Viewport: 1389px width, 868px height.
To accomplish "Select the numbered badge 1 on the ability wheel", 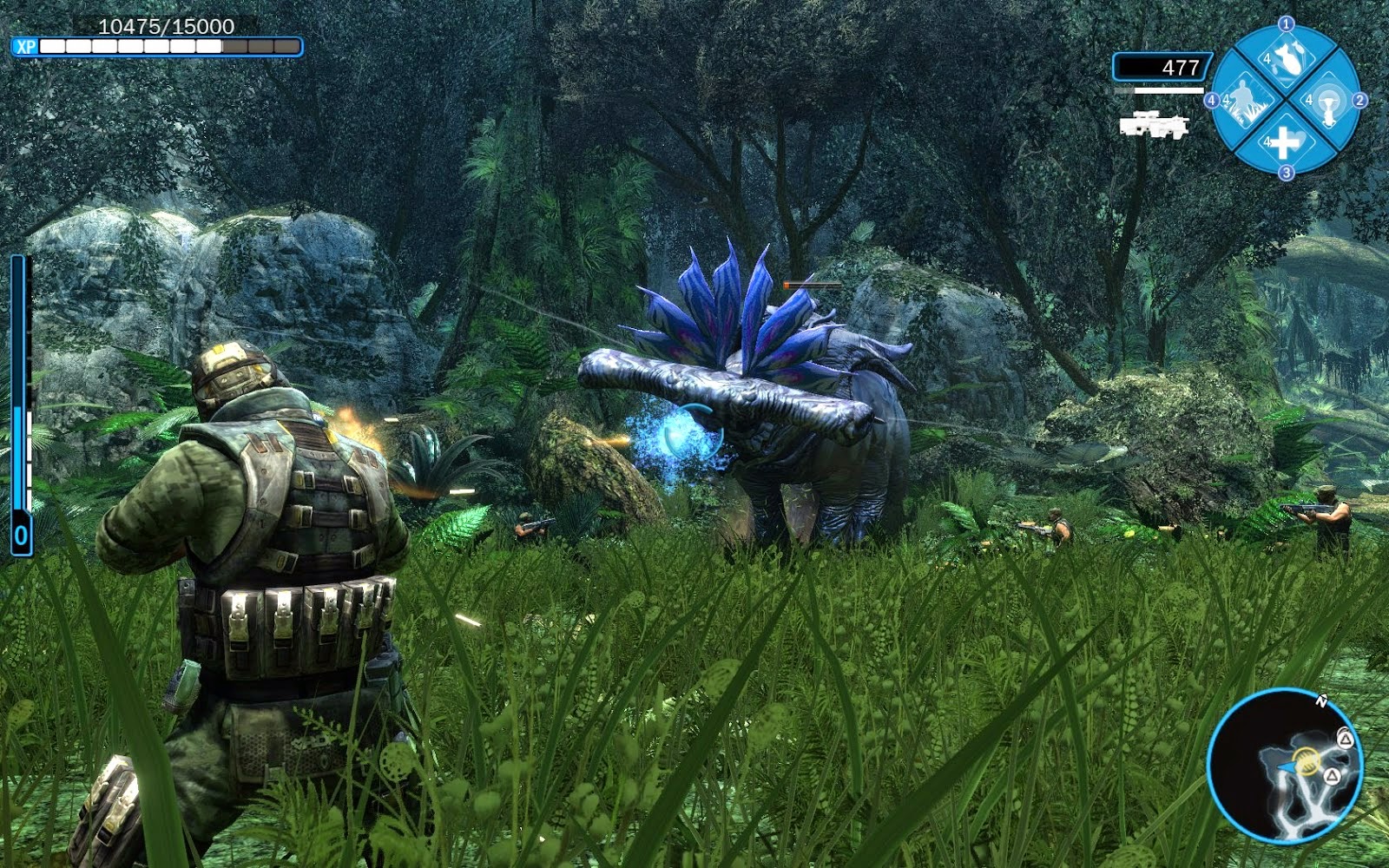I will coord(1286,23).
